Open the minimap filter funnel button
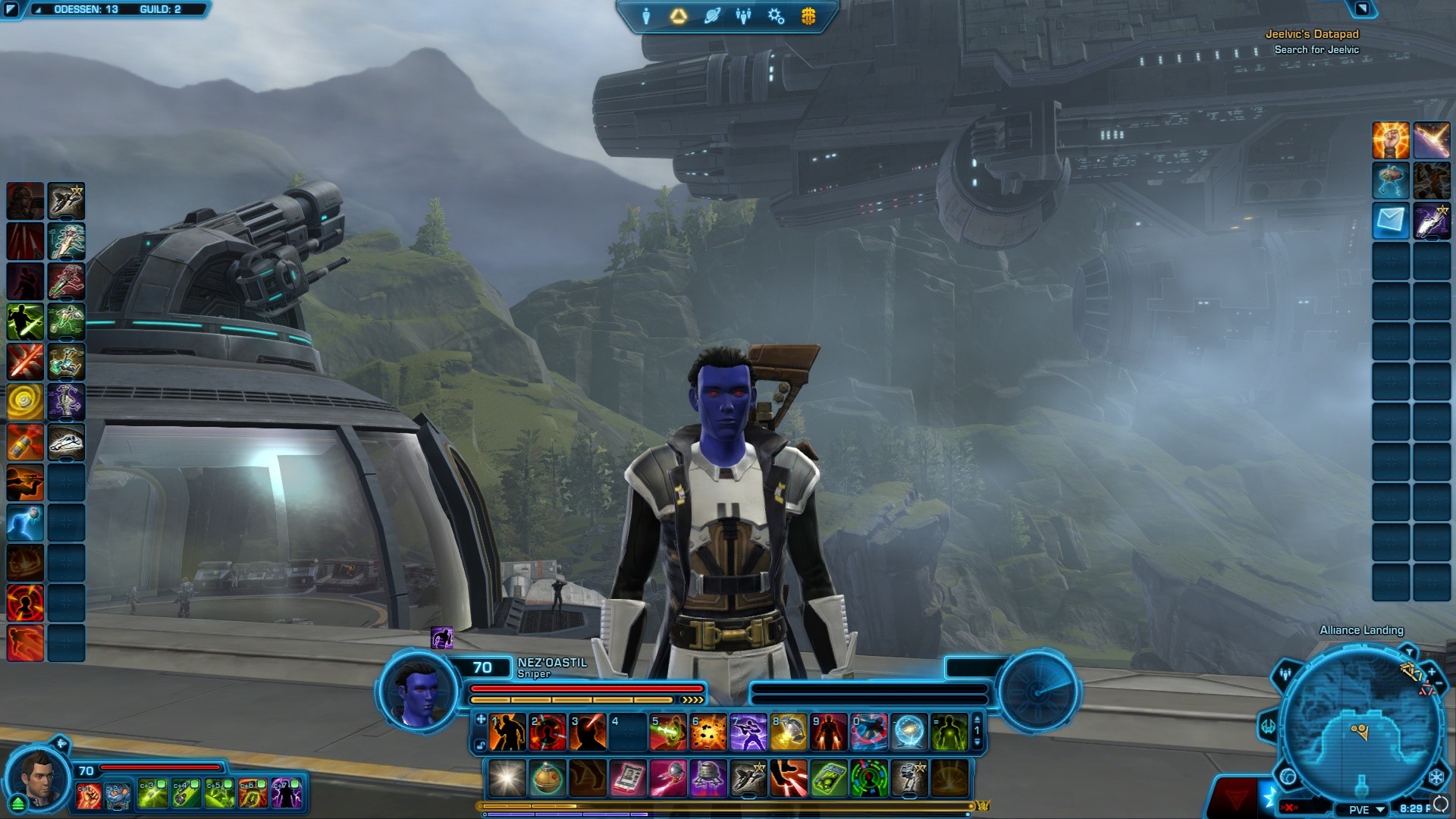This screenshot has height=819, width=1456. 1408,651
